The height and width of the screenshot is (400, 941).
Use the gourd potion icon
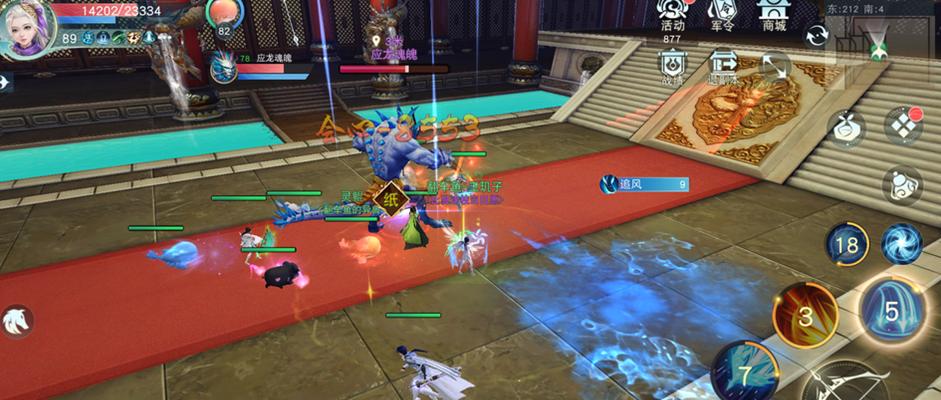pos(902,186)
